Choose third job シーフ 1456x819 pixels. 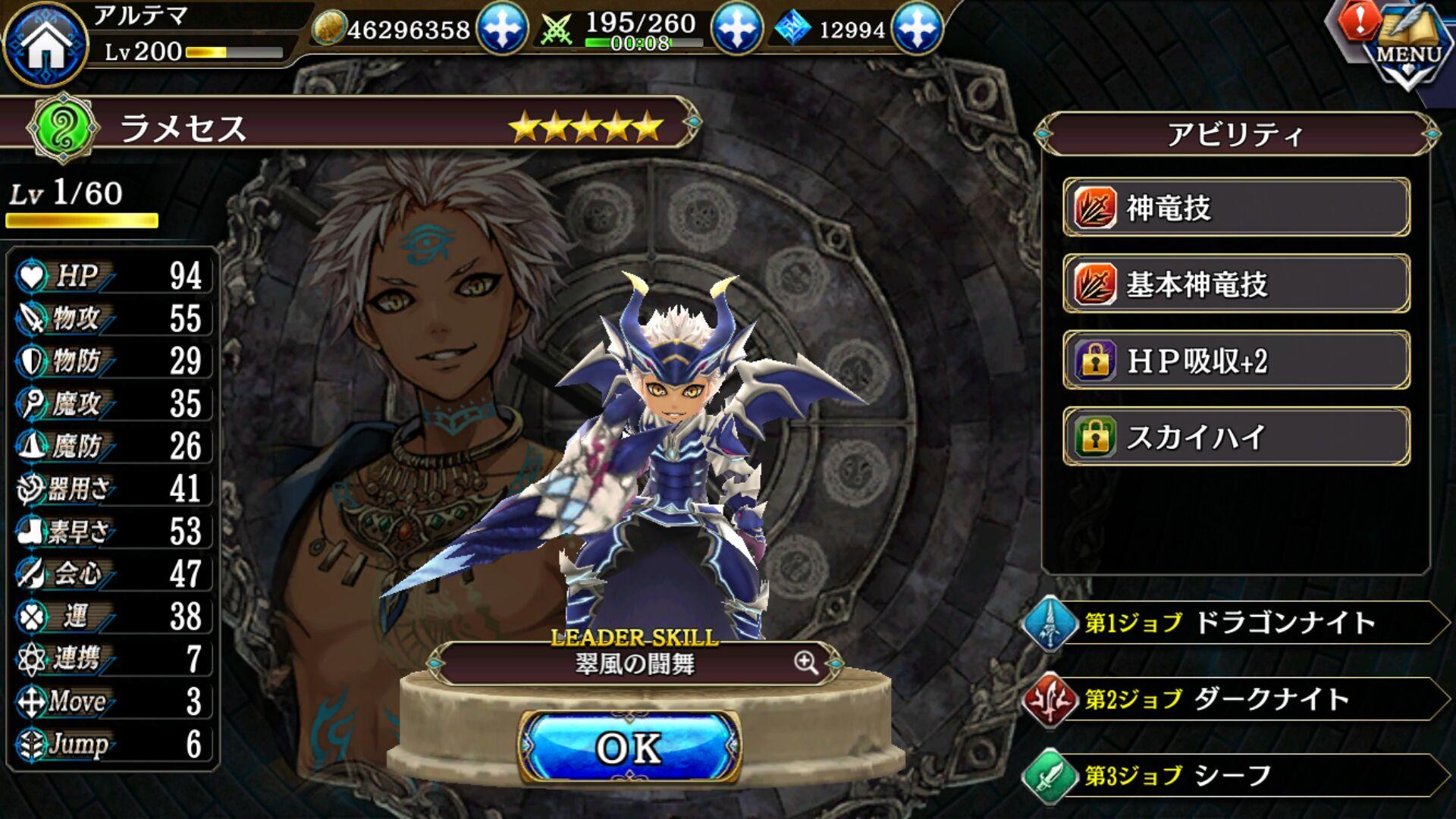click(1236, 775)
